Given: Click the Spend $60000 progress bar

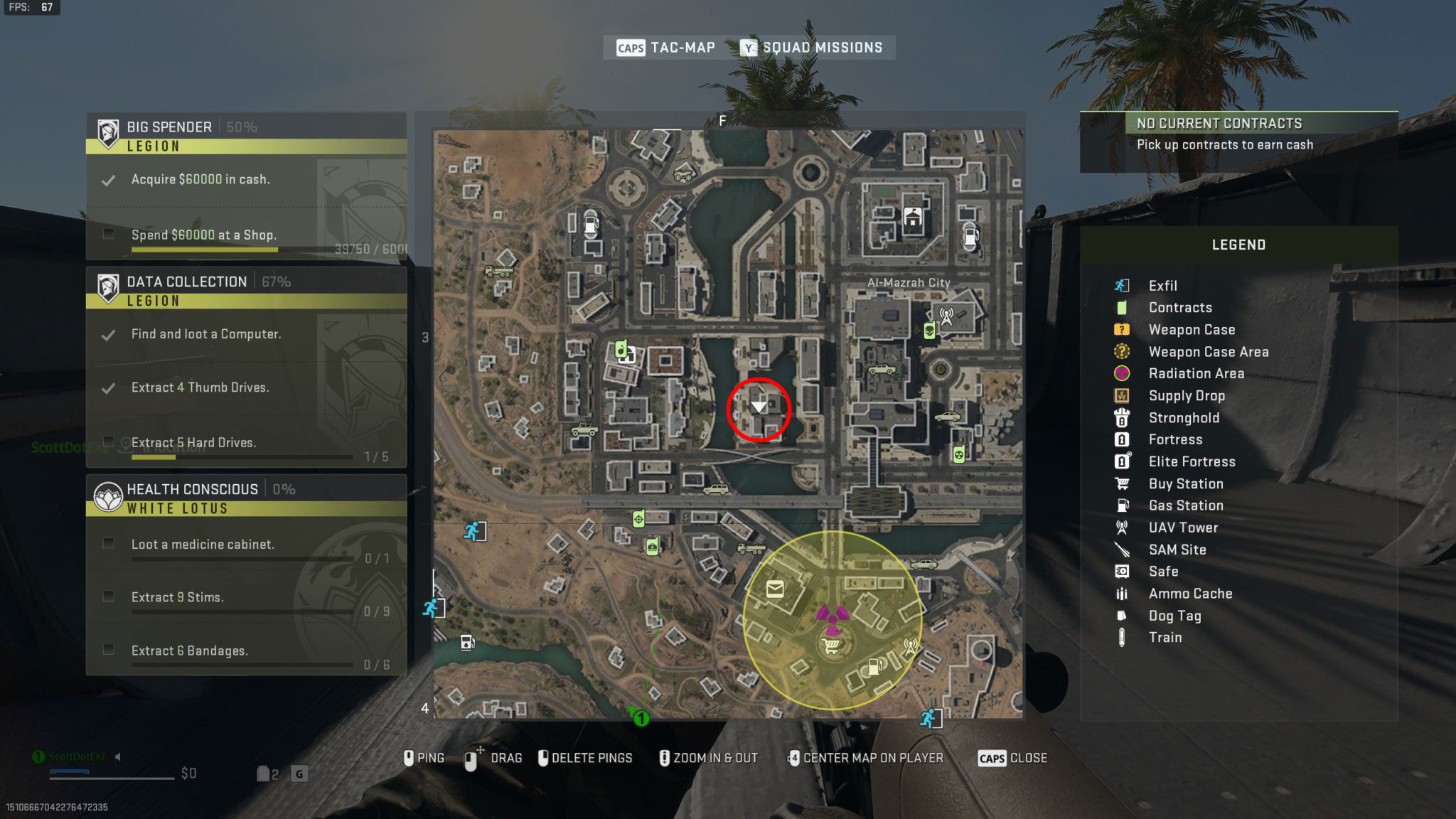Looking at the screenshot, I should coord(204,249).
